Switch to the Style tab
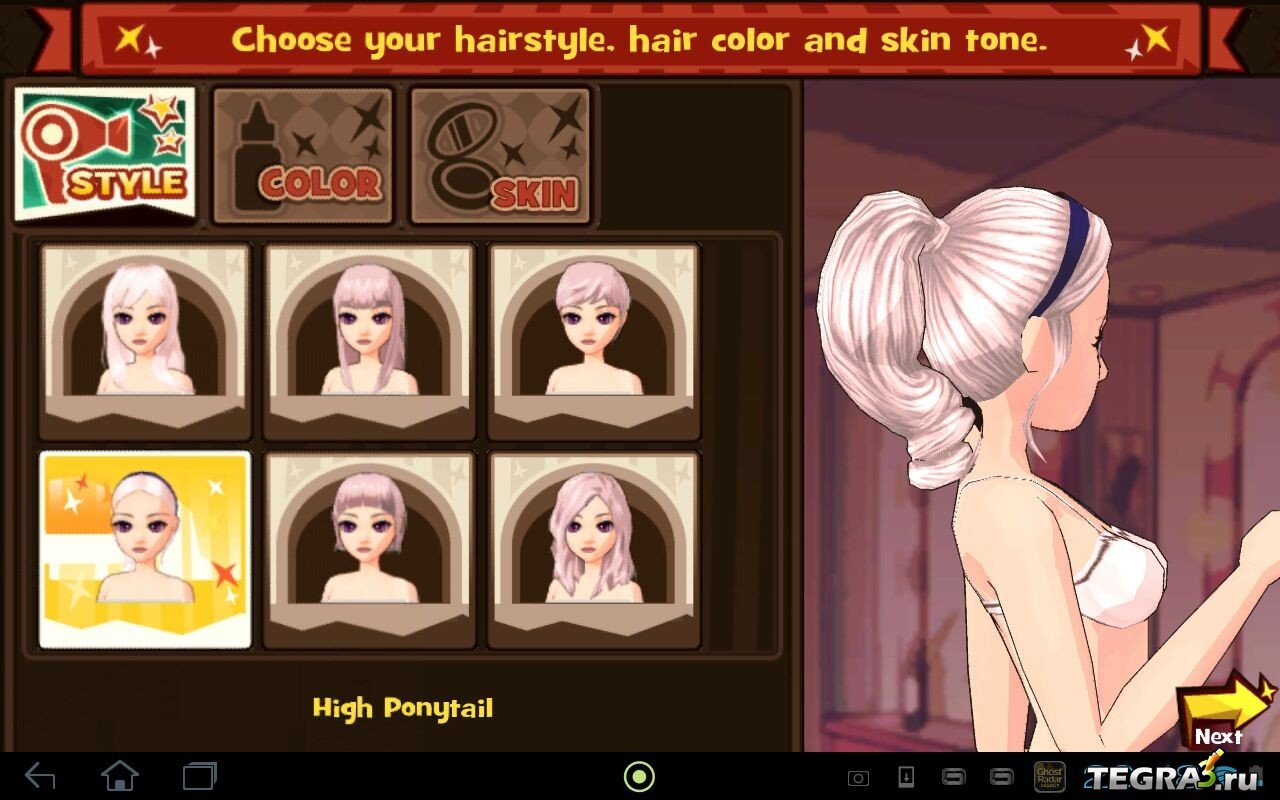The height and width of the screenshot is (800, 1280). point(105,155)
